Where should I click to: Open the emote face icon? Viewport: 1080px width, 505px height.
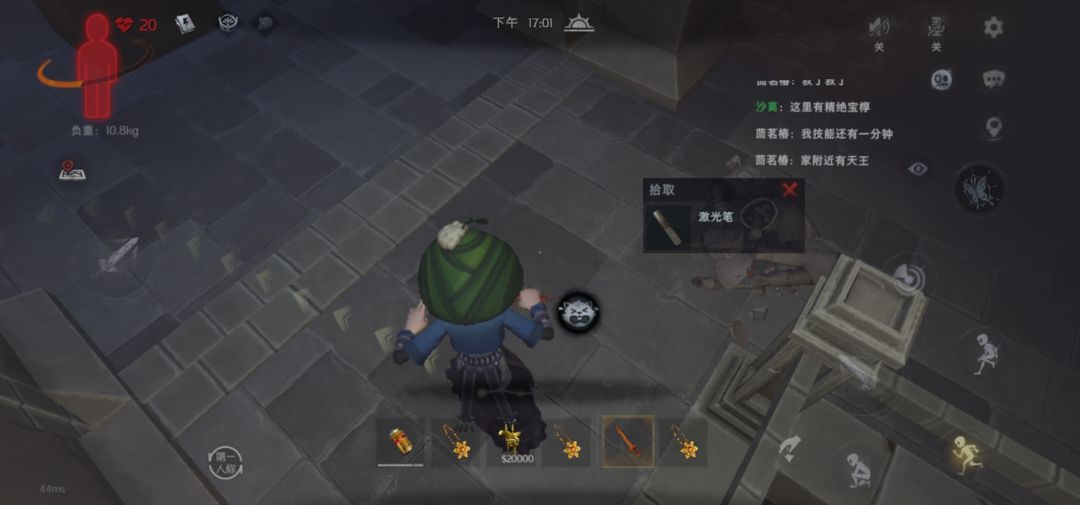pos(941,80)
